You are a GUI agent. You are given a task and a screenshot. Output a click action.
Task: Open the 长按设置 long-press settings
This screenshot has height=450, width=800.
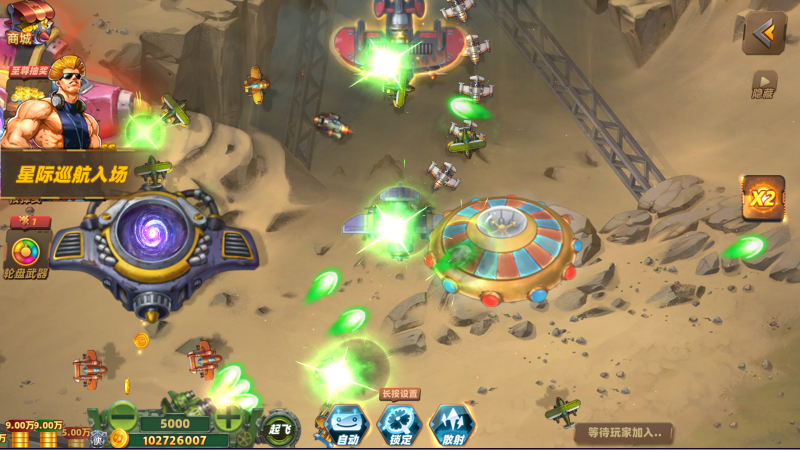(x=400, y=394)
